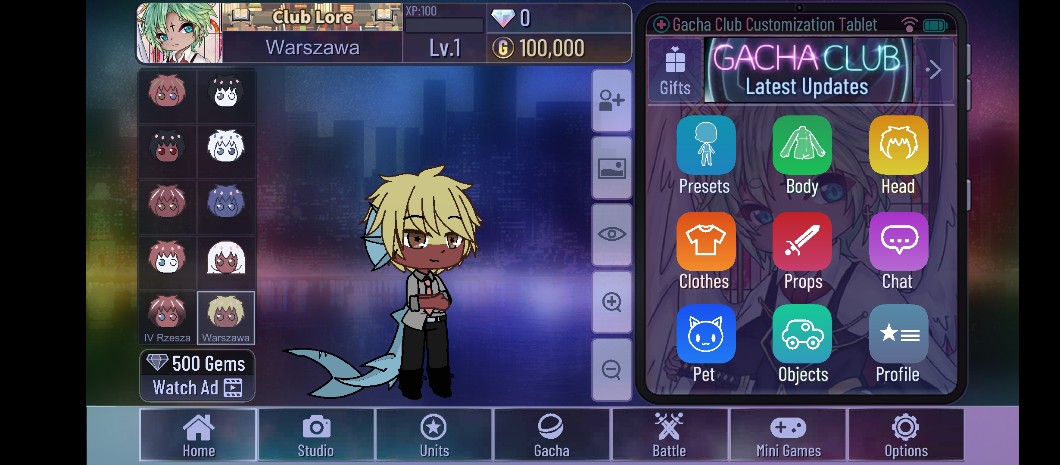Open the Options tab
The image size is (1060, 465).
coord(906,435)
